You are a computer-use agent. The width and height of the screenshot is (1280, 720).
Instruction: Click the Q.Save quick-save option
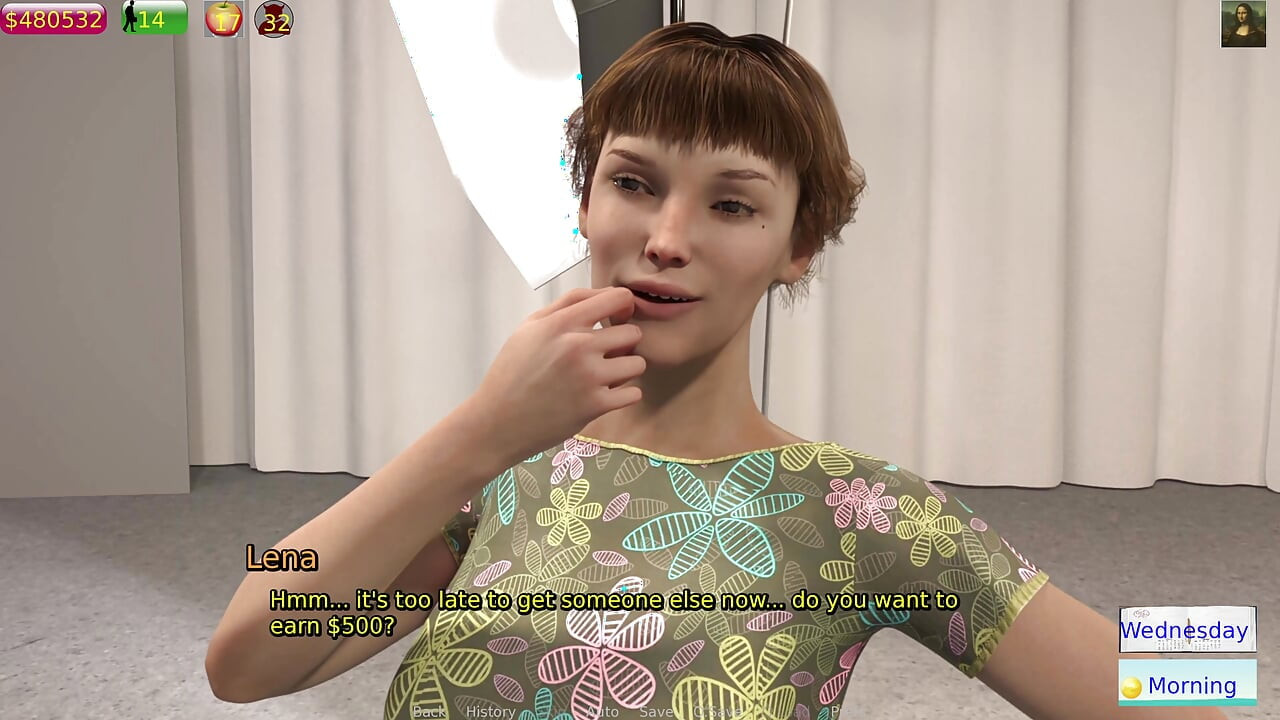coord(715,711)
